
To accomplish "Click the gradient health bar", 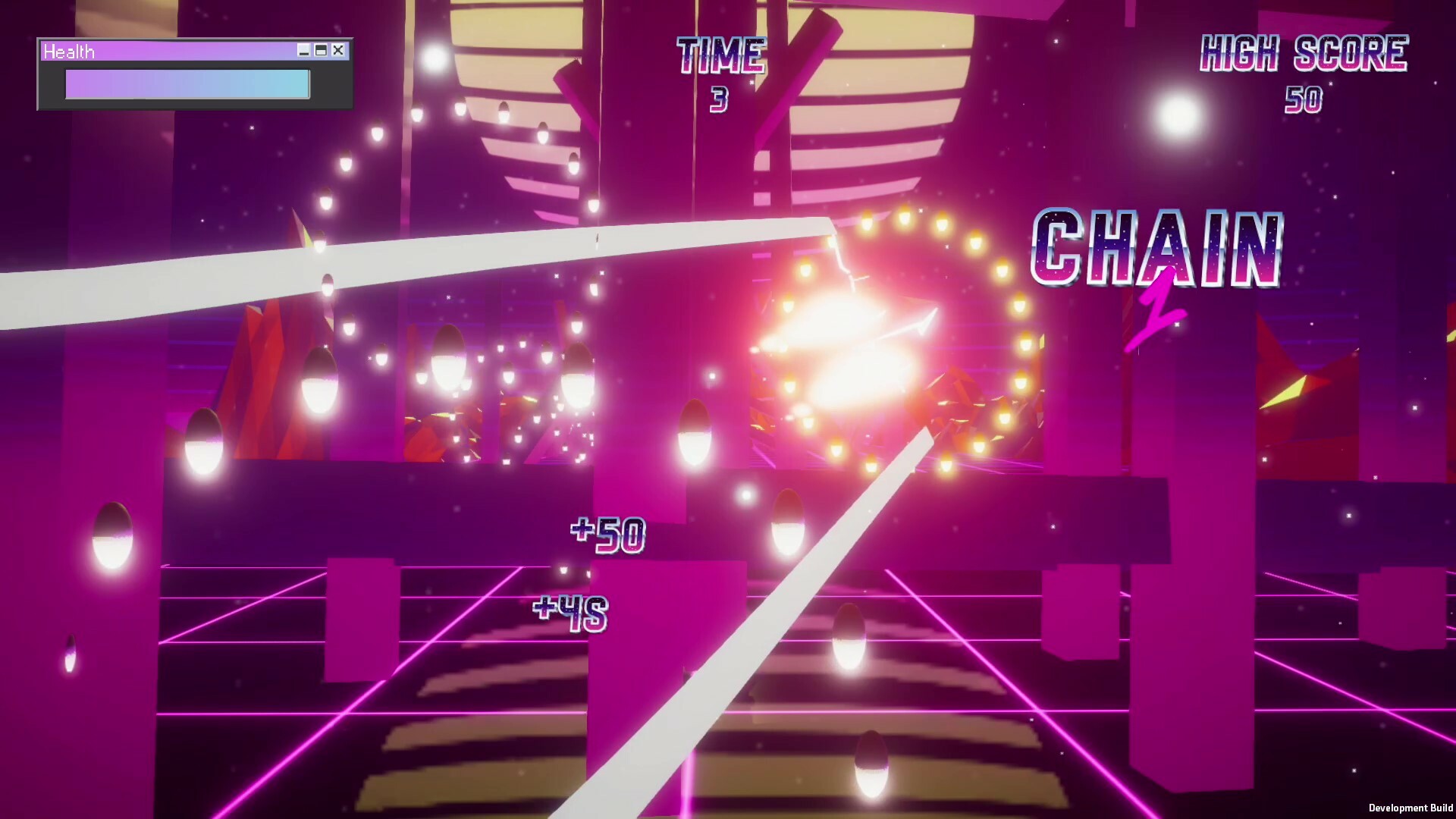I will (x=187, y=83).
